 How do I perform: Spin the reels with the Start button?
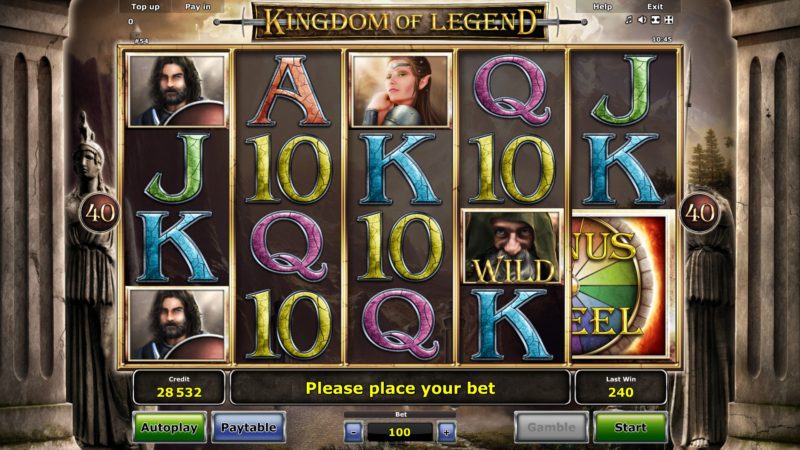click(x=630, y=427)
